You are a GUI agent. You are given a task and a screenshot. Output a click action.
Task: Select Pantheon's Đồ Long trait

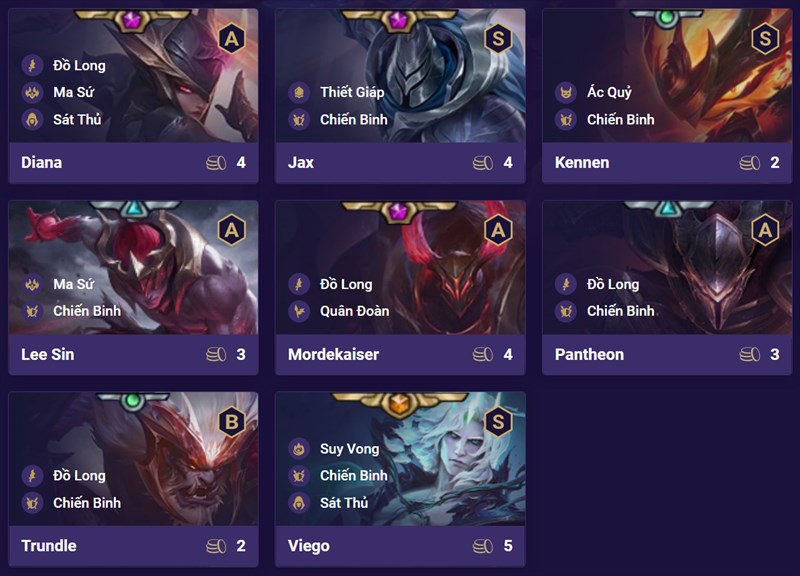click(612, 284)
